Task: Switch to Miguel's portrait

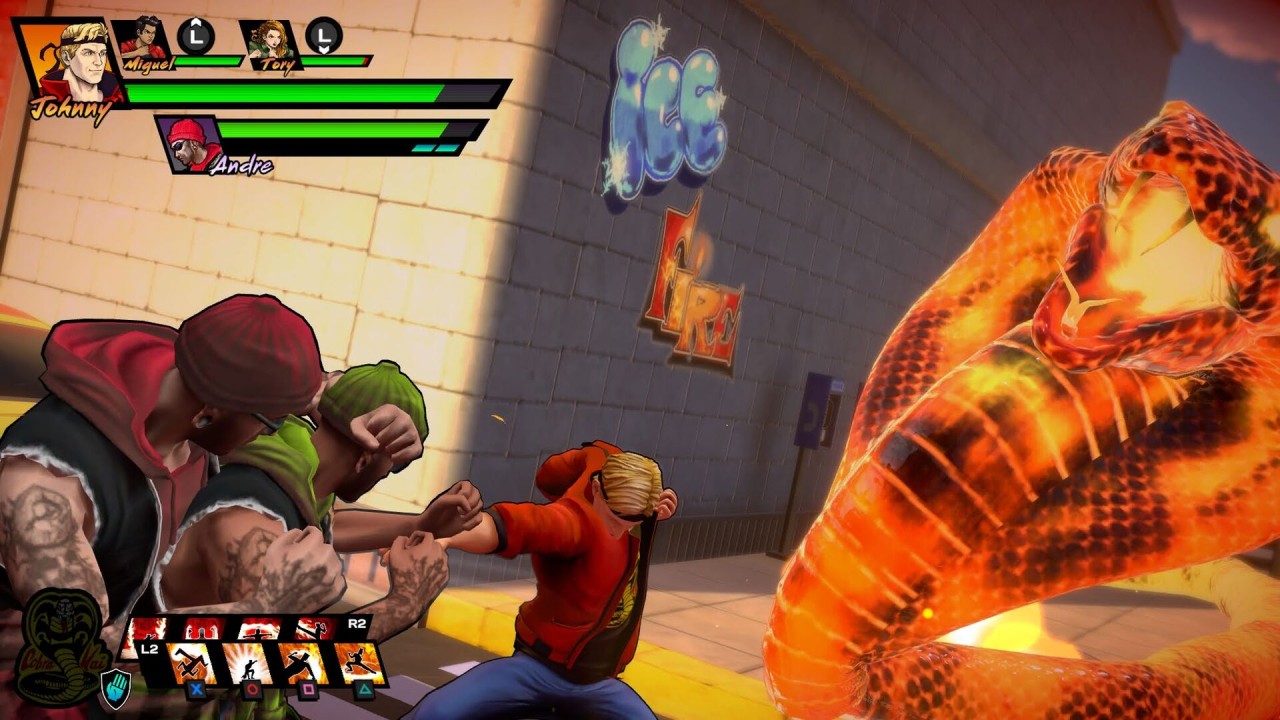Action: coord(141,41)
